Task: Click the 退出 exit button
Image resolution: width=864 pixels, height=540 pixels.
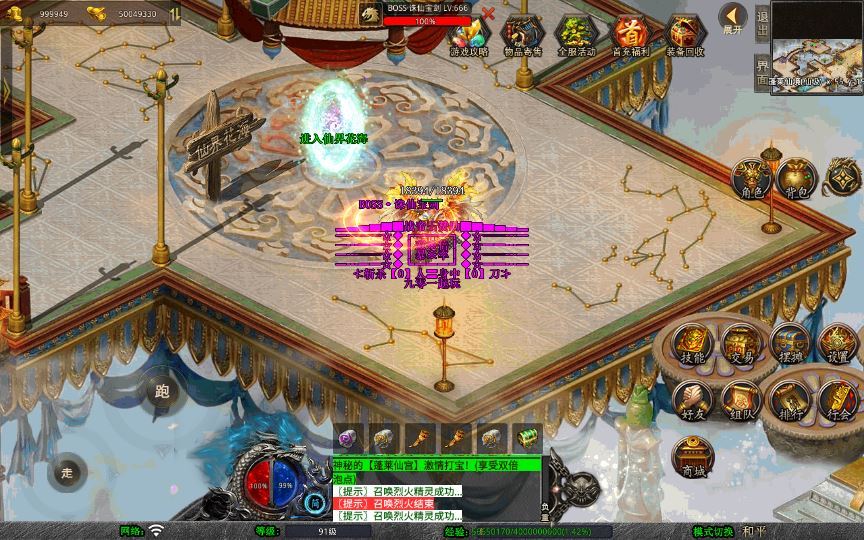Action: tap(762, 22)
